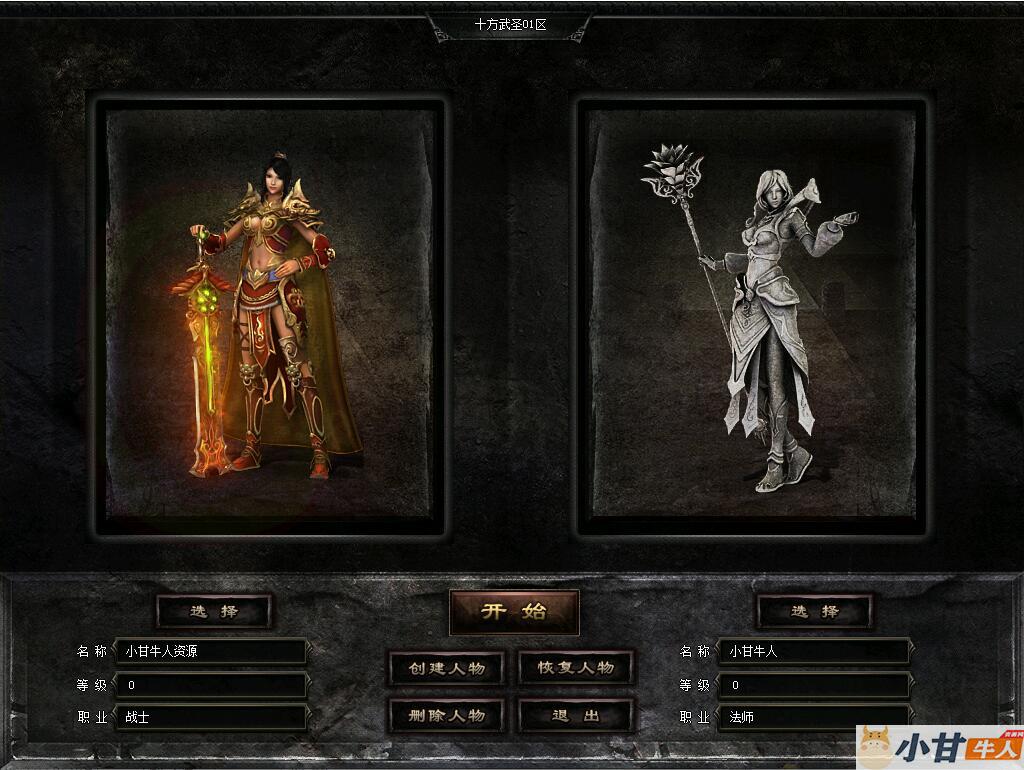Select 删除人物 to delete a character
This screenshot has width=1024, height=770.
[446, 715]
